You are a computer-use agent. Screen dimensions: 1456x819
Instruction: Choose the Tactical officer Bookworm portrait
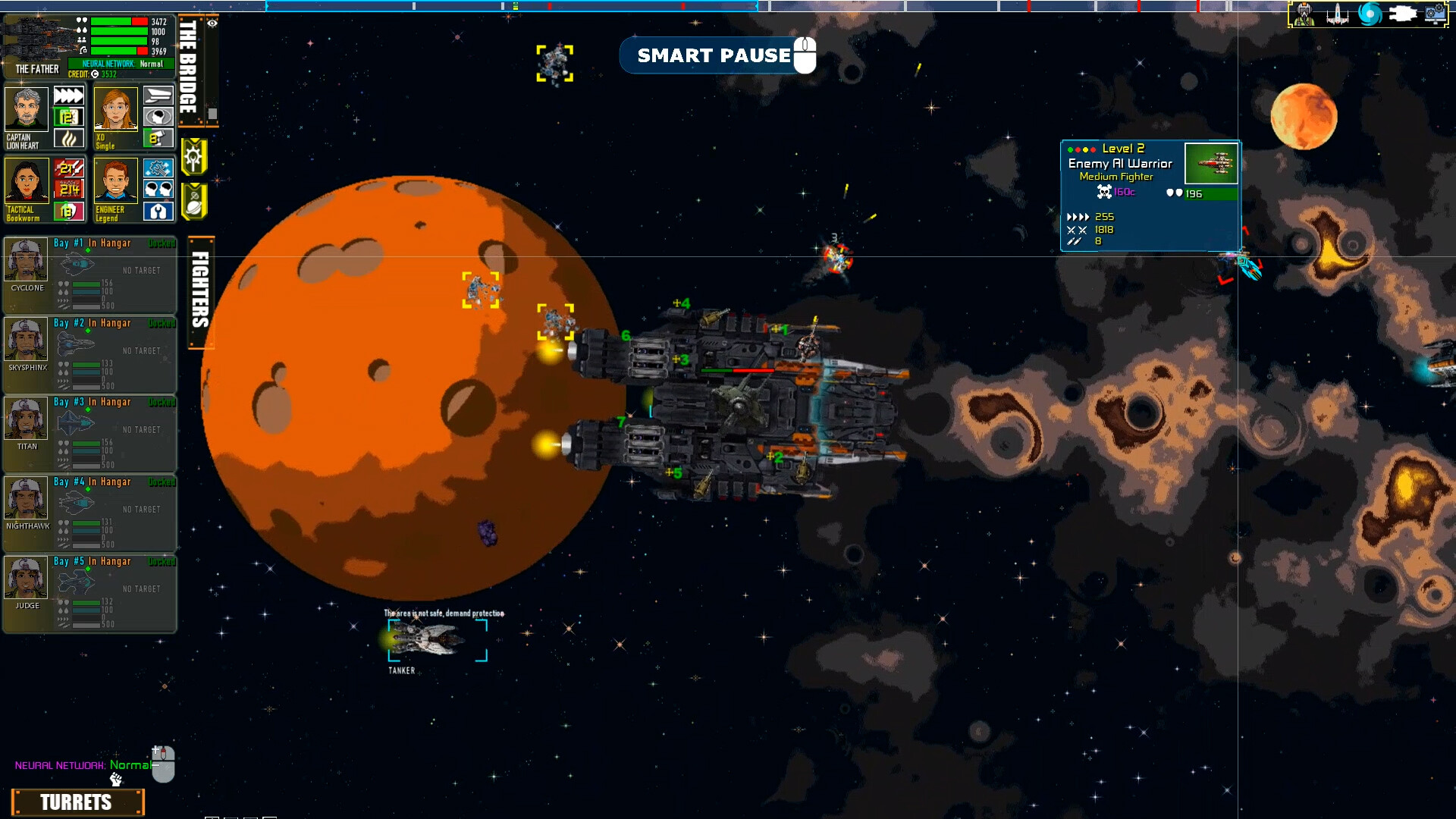tap(27, 182)
